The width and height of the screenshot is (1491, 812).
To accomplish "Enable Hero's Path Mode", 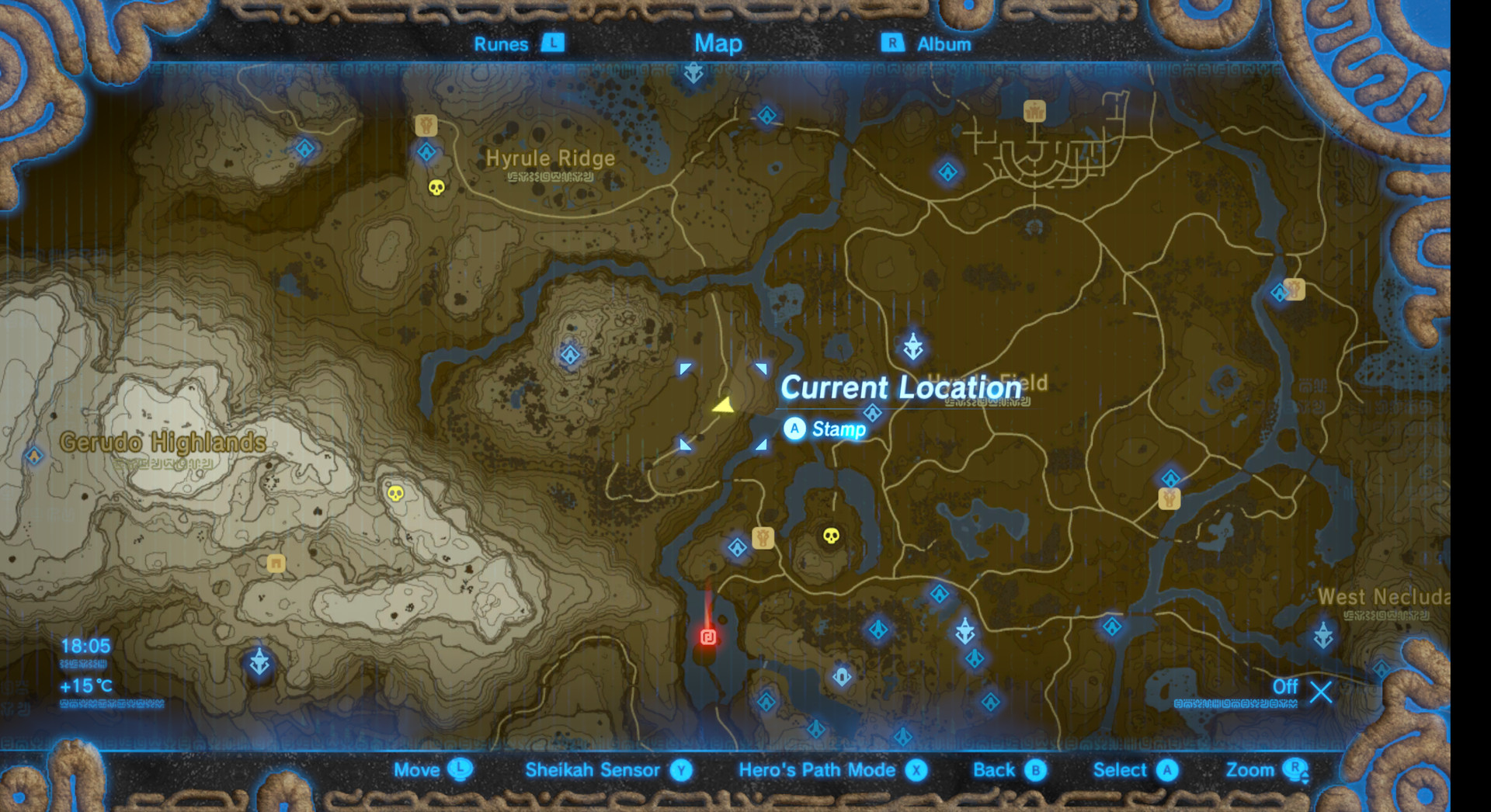I will (x=814, y=770).
